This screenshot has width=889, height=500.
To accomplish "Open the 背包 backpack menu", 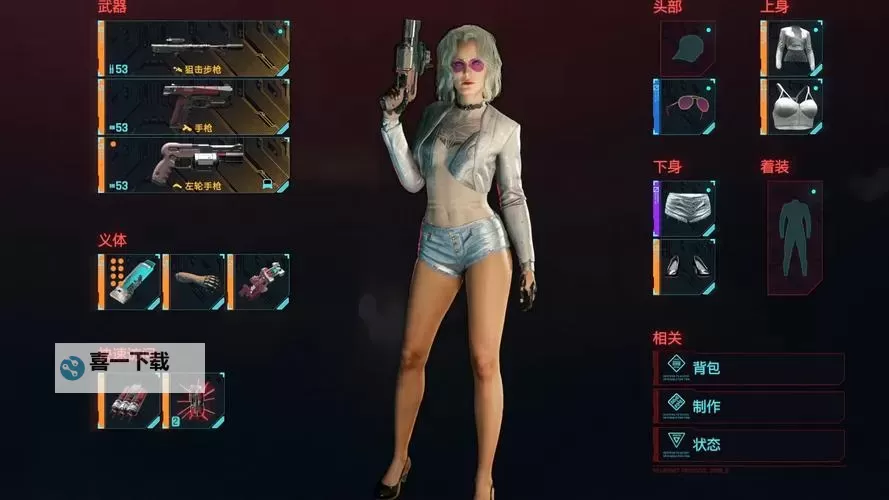I will click(749, 368).
